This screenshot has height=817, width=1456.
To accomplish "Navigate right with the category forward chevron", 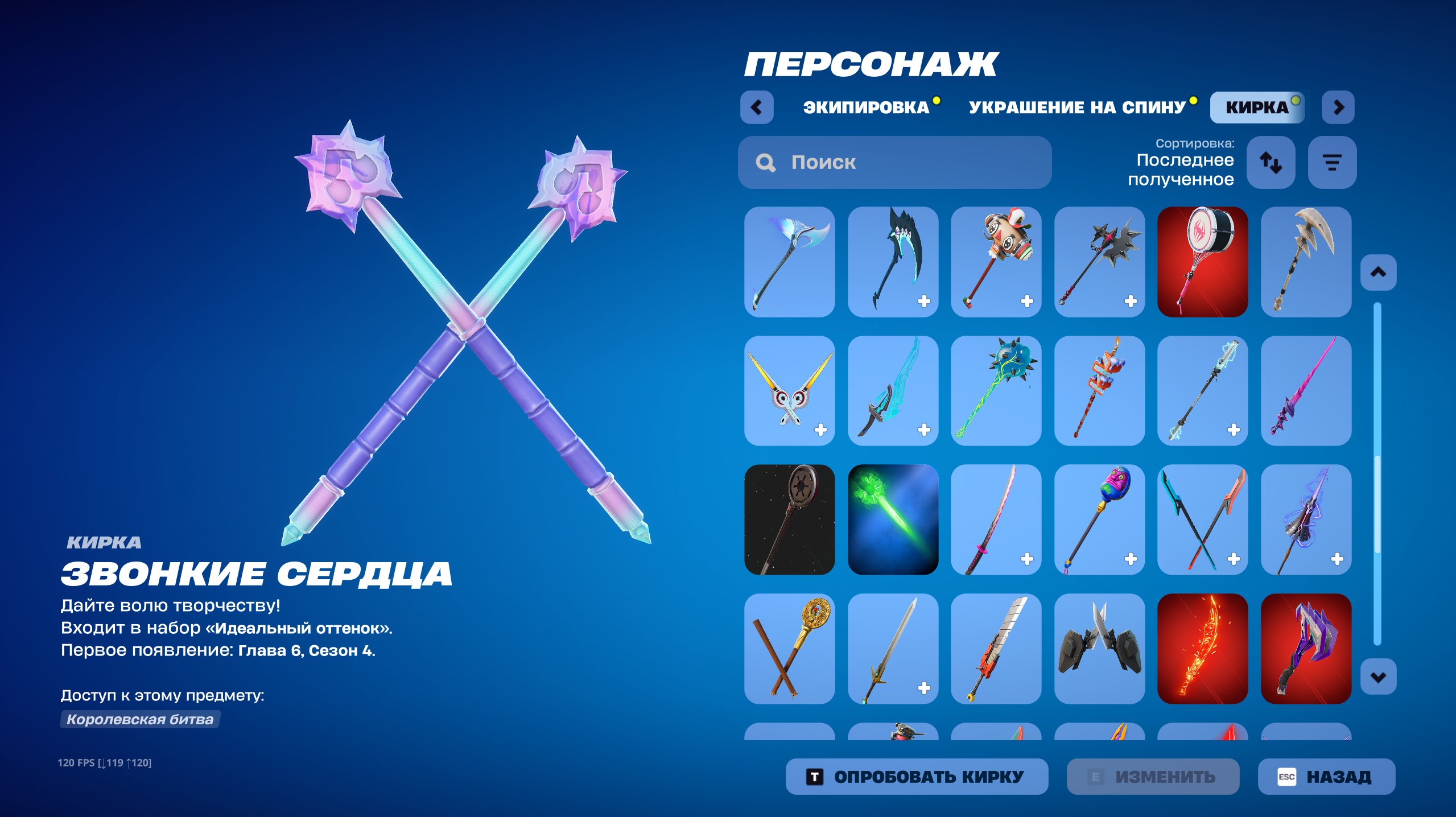I will pyautogui.click(x=1338, y=107).
